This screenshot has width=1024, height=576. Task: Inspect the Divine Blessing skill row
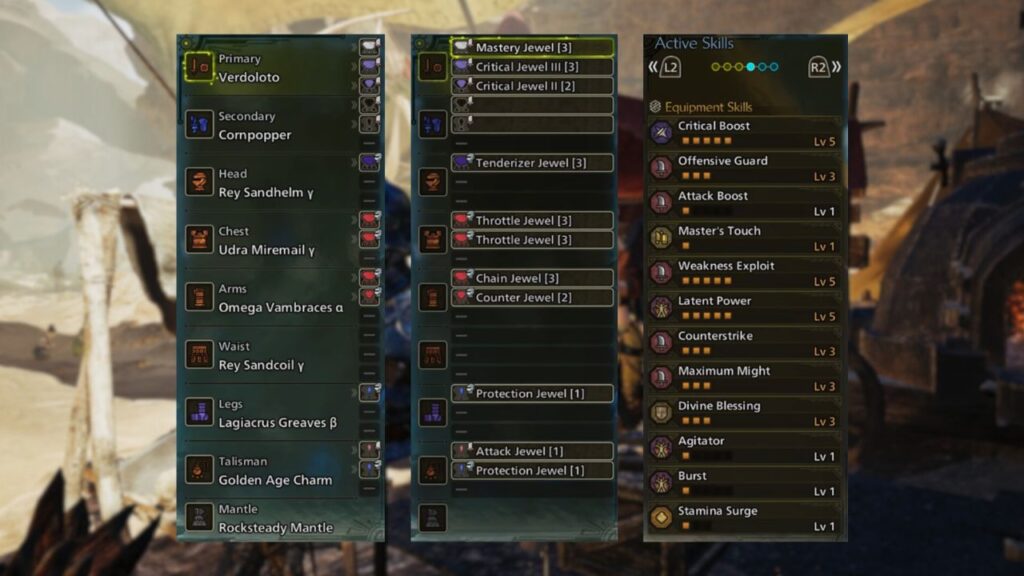pos(744,413)
